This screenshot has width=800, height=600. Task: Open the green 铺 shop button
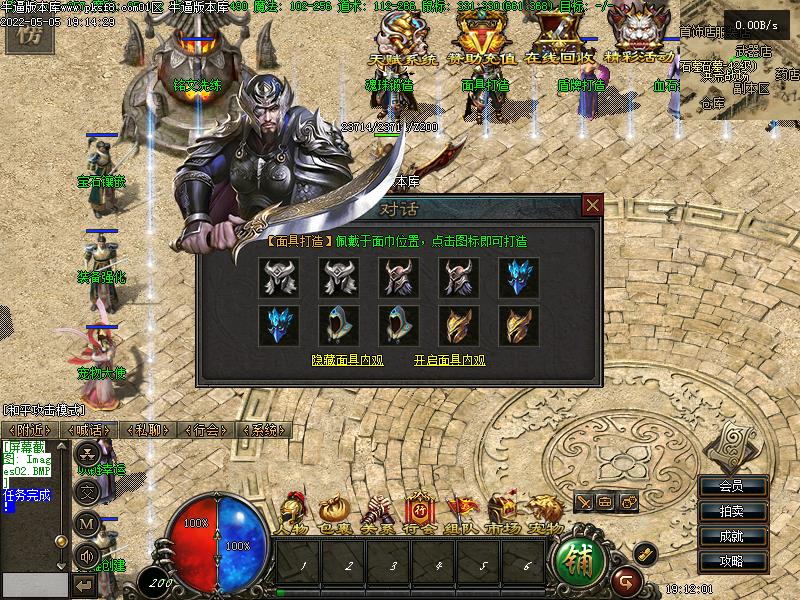577,562
